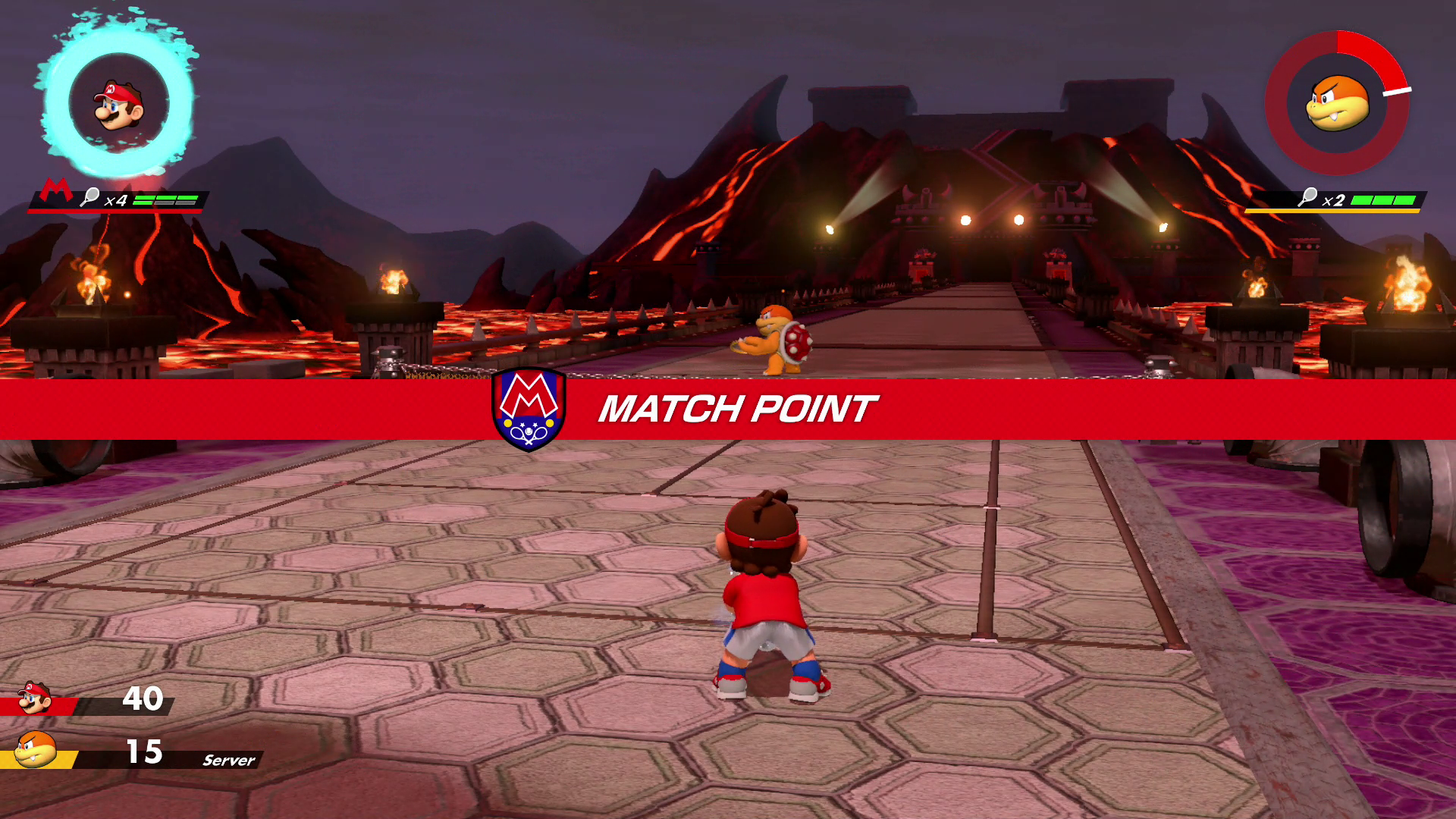Click Boom Boom's portrait in the red gauge
The height and width of the screenshot is (819, 1456).
(1337, 103)
